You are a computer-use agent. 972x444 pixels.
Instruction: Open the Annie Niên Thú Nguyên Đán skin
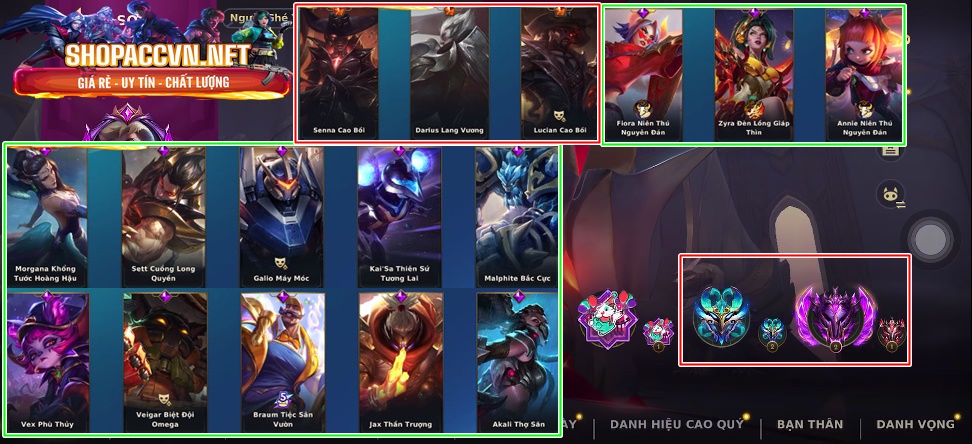click(863, 72)
